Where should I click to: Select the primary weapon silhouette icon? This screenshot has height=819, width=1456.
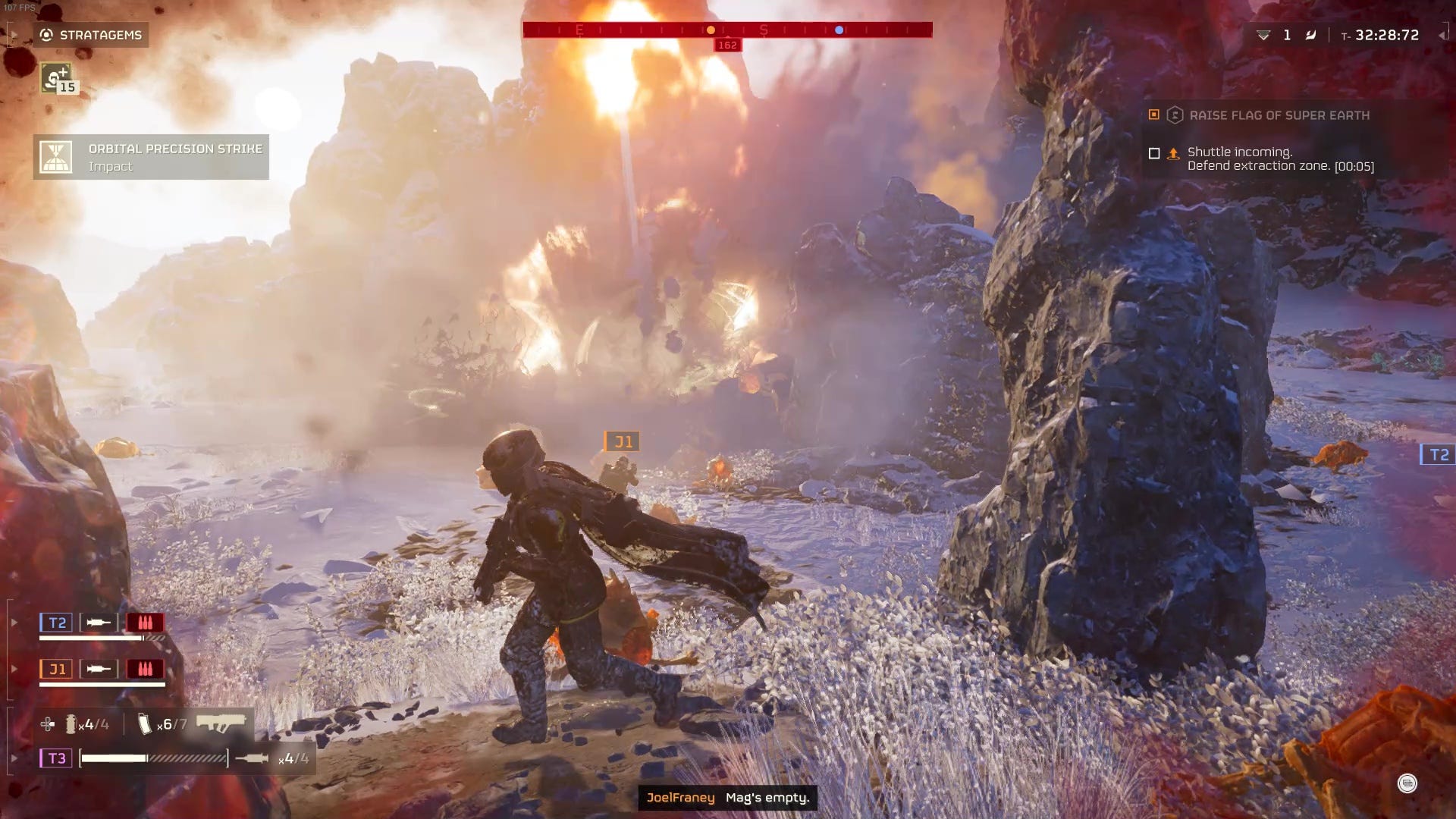point(221,723)
